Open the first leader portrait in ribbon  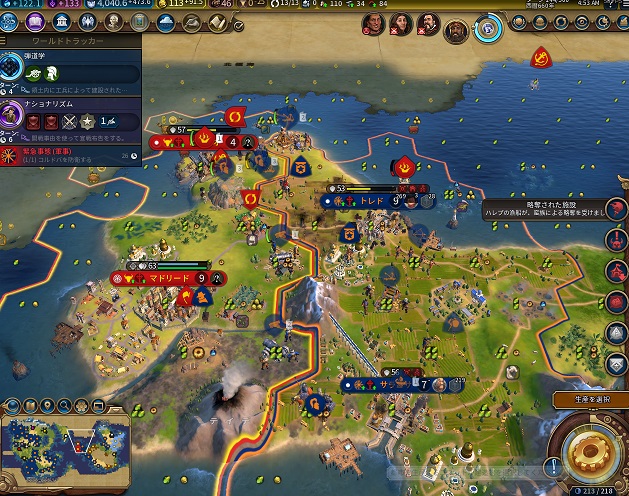pos(371,24)
